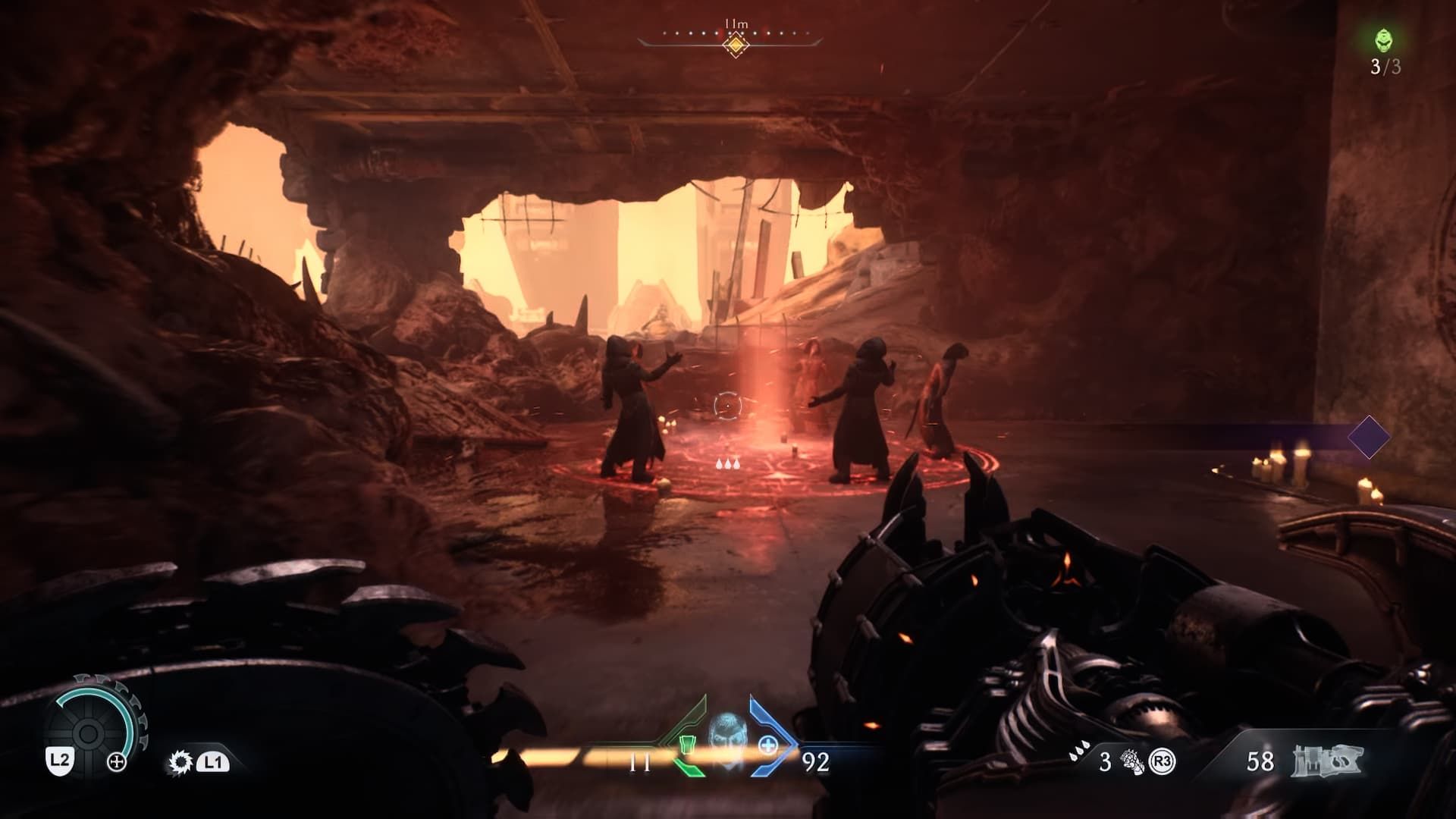Click the yellow objective marker on the compass
The height and width of the screenshot is (819, 1456).
tap(735, 45)
